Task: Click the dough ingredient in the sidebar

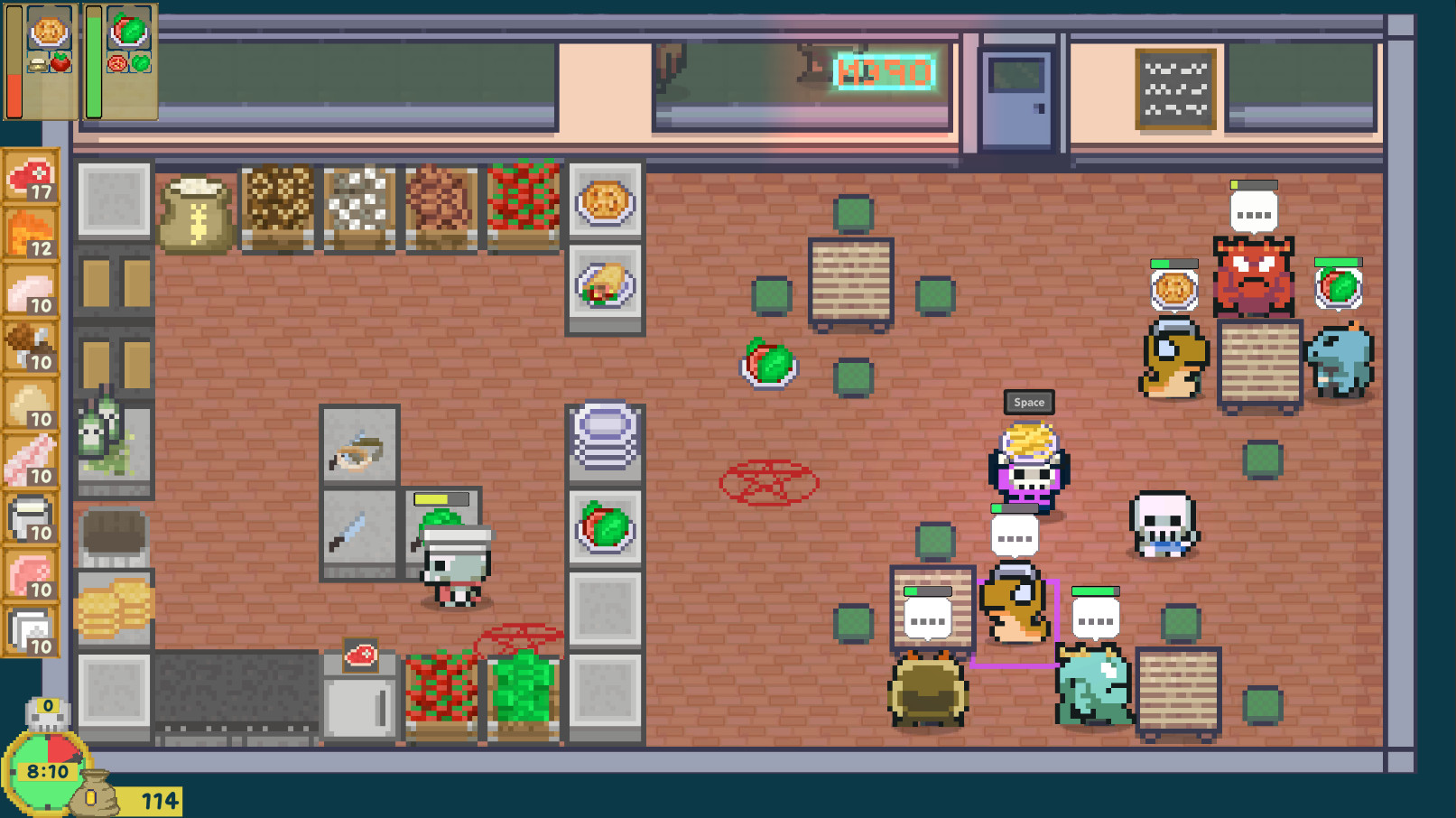Action: (x=30, y=397)
